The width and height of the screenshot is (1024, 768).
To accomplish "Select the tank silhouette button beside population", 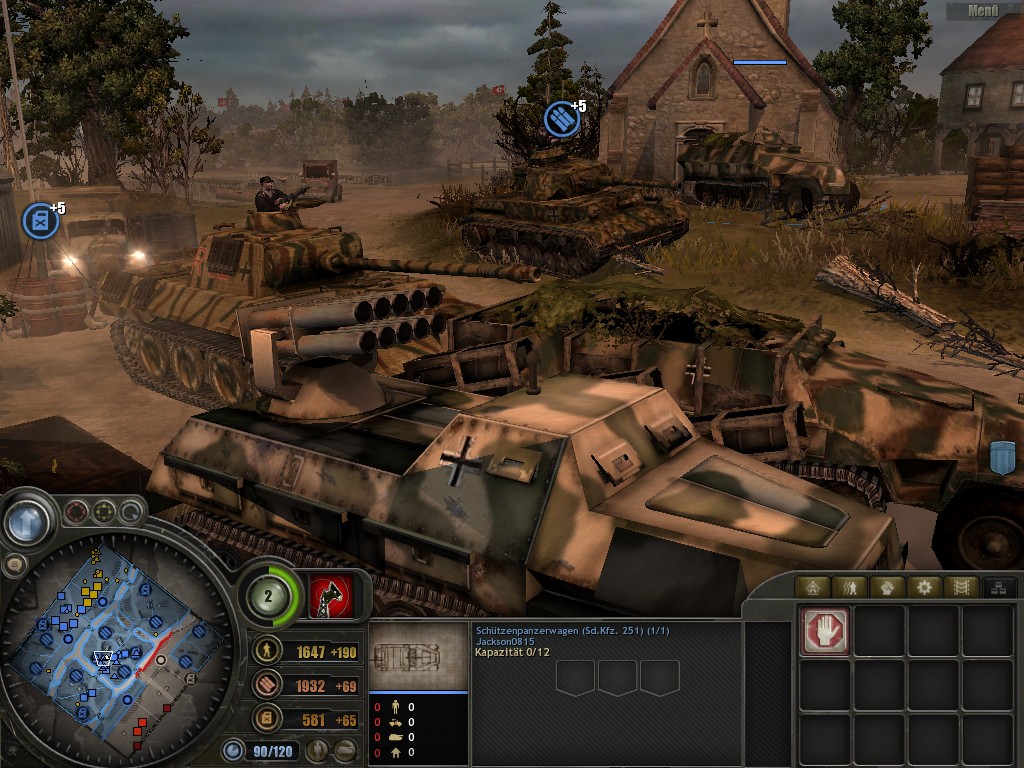I will [346, 749].
